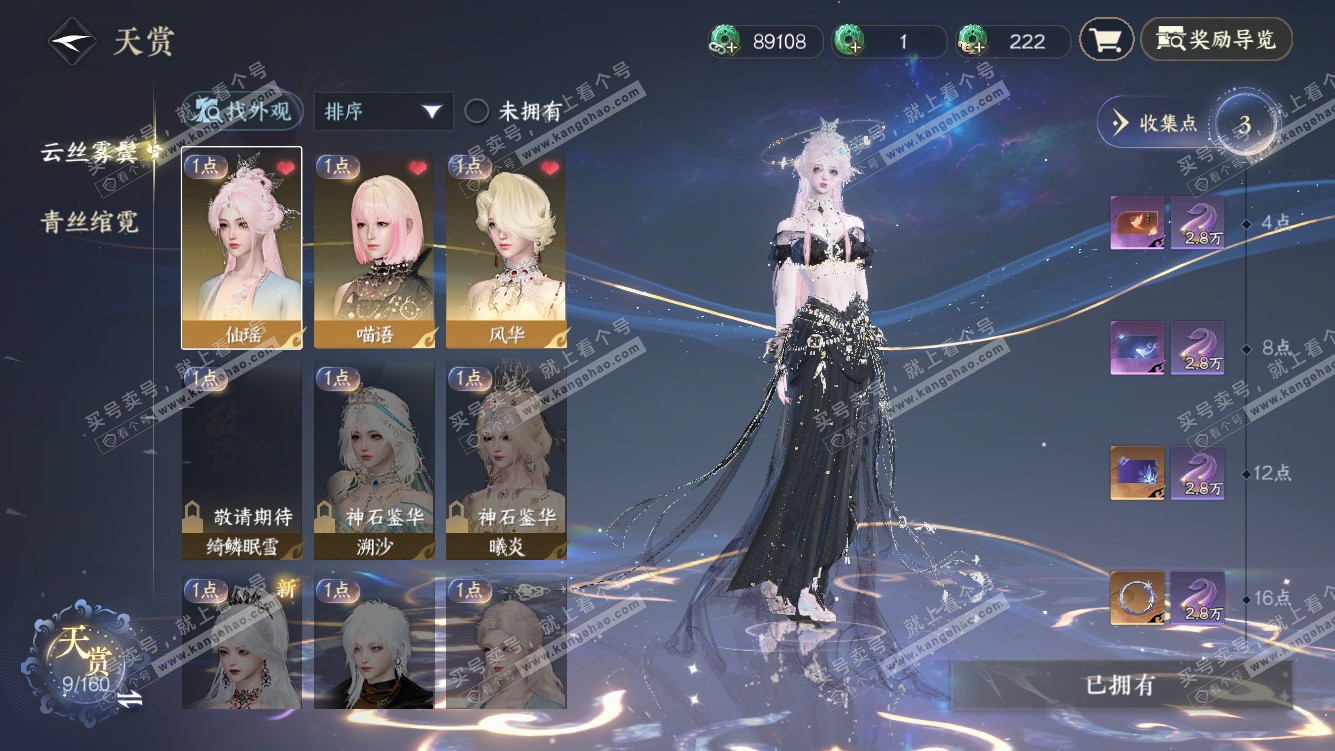The height and width of the screenshot is (751, 1335).
Task: Open the 奖励导览 reward guide
Action: tap(1216, 40)
